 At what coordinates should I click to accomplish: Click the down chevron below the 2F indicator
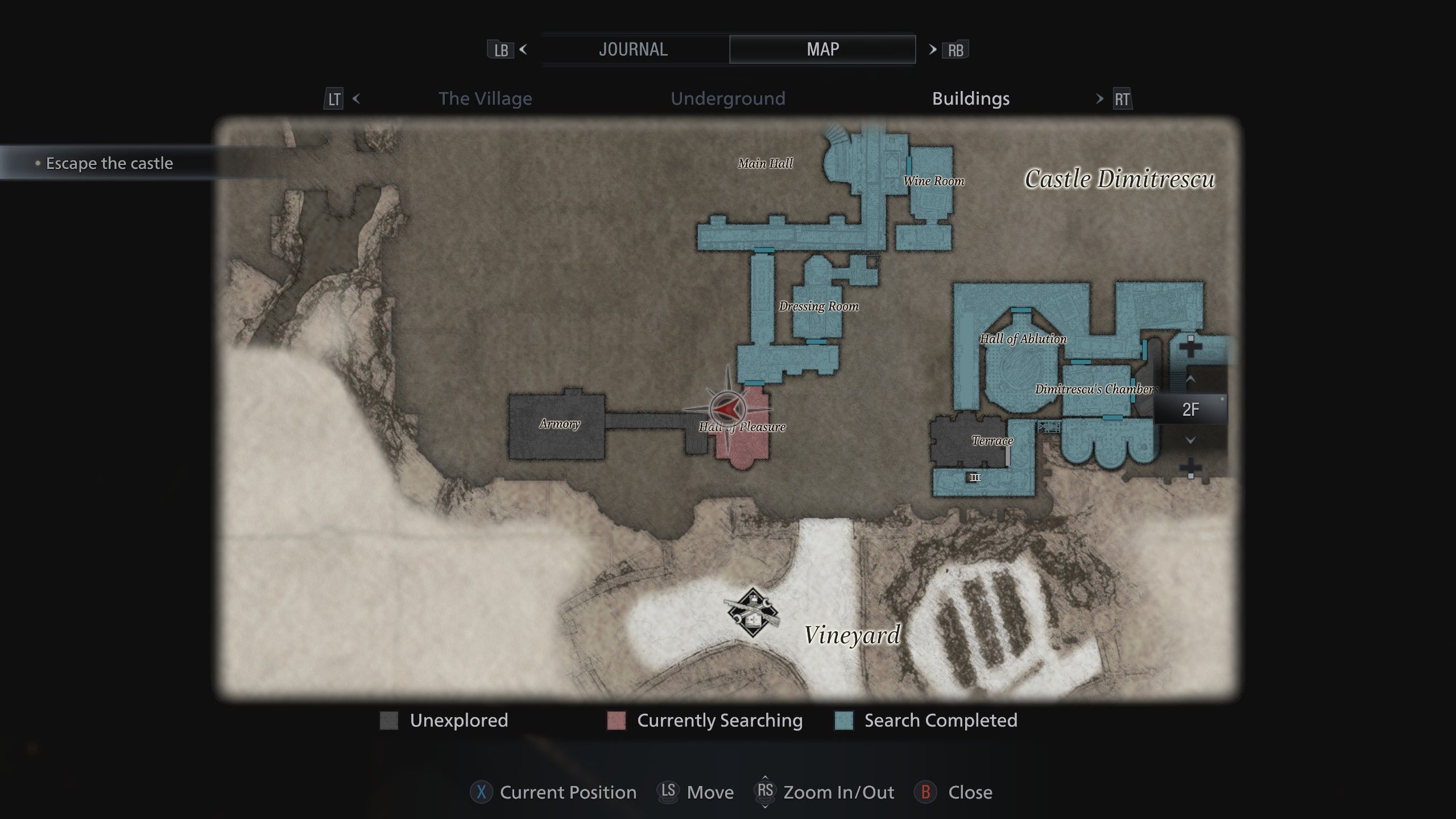[1190, 439]
